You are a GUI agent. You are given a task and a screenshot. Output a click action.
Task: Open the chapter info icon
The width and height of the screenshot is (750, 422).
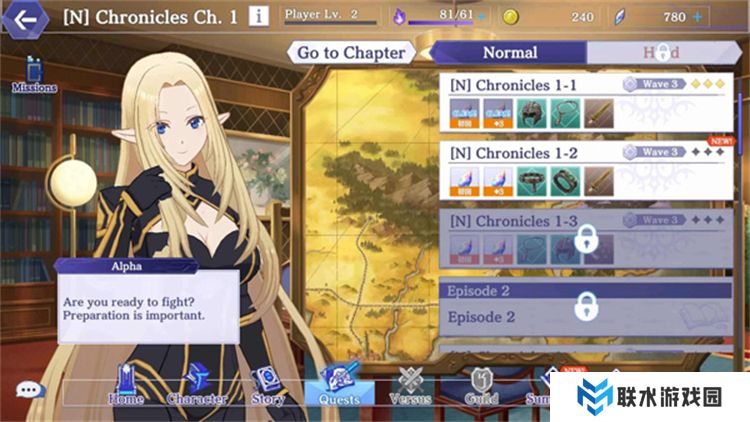coord(259,16)
